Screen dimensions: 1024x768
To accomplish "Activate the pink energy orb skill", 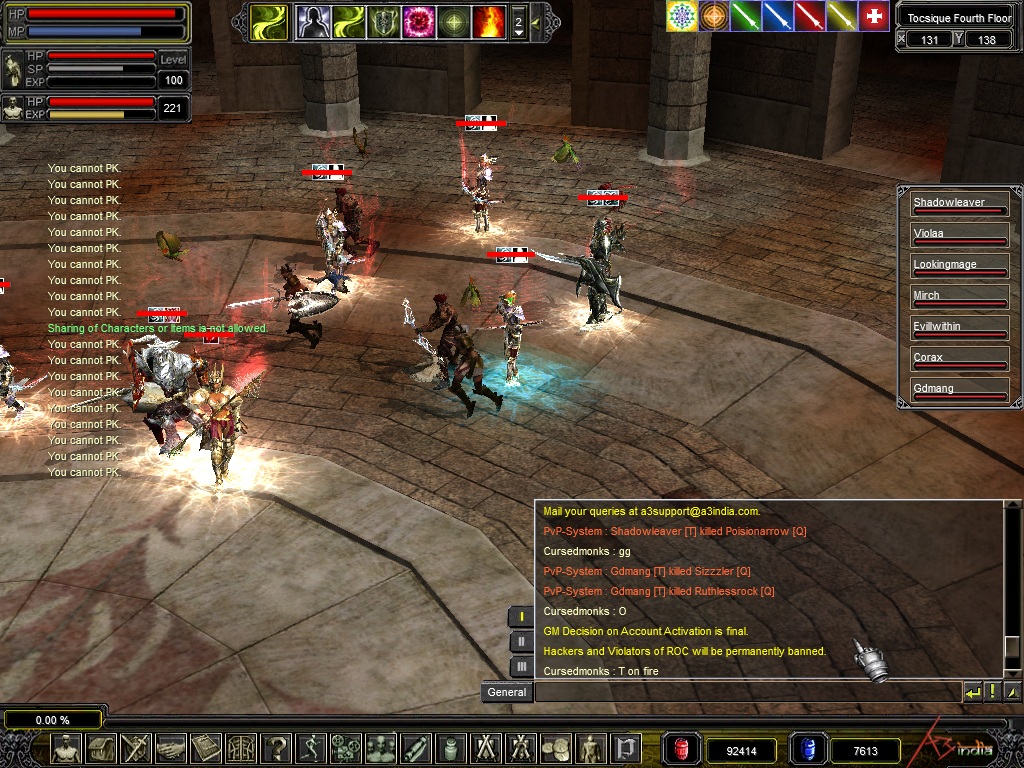I will [x=419, y=21].
